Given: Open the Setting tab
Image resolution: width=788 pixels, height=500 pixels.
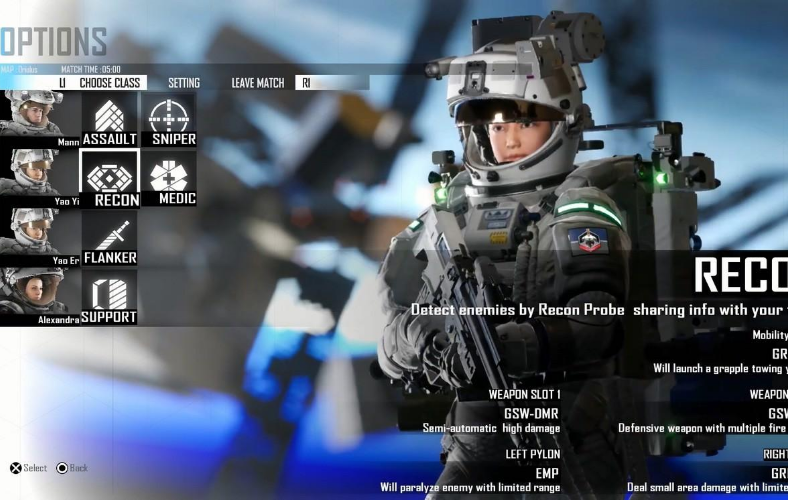Looking at the screenshot, I should point(184,83).
